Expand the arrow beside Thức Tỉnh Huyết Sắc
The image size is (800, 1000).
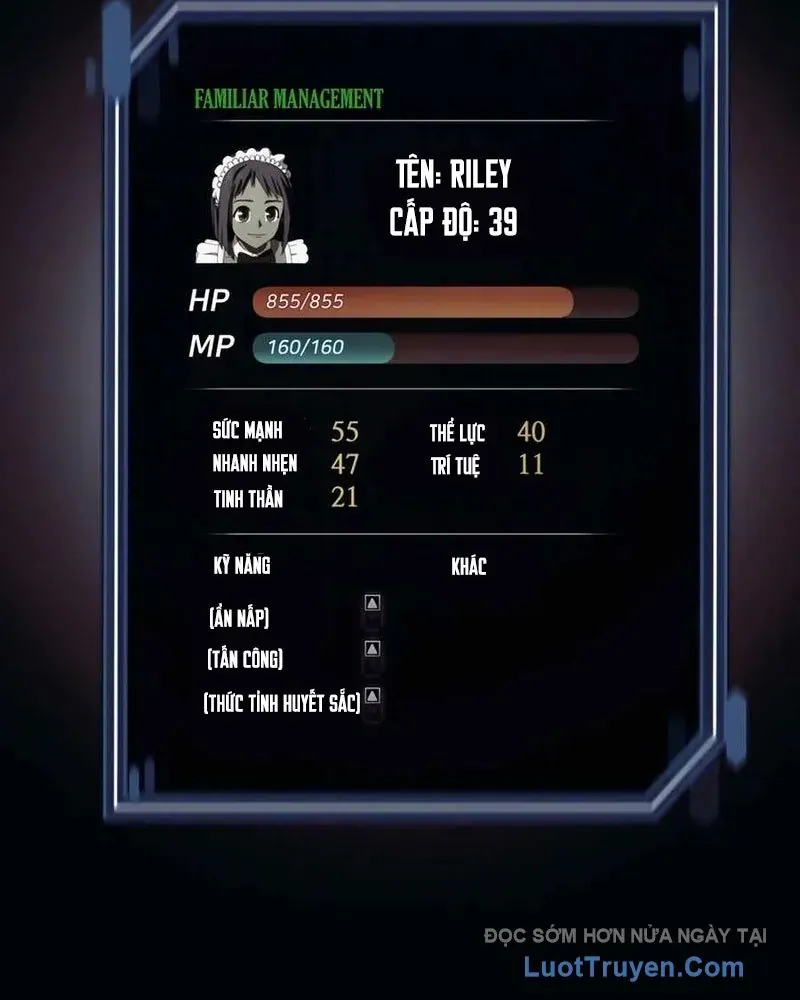click(x=372, y=695)
